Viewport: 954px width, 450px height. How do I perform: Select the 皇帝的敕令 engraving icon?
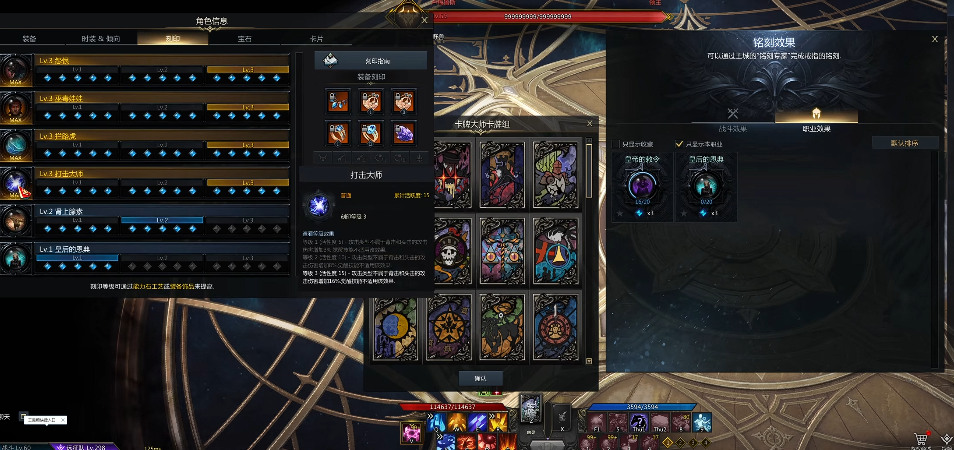click(x=643, y=187)
